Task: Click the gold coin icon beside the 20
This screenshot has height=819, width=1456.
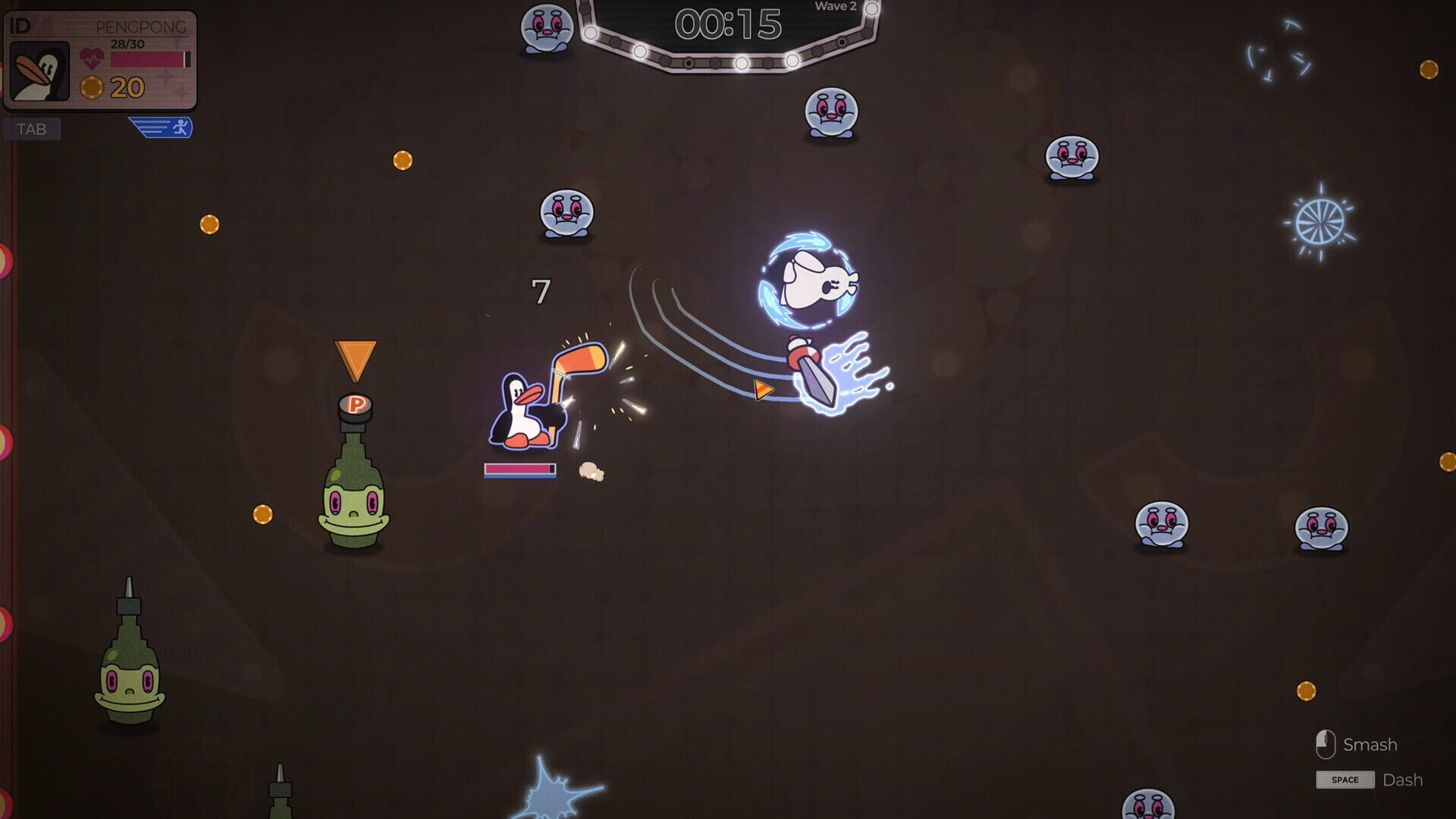Action: coord(93,87)
